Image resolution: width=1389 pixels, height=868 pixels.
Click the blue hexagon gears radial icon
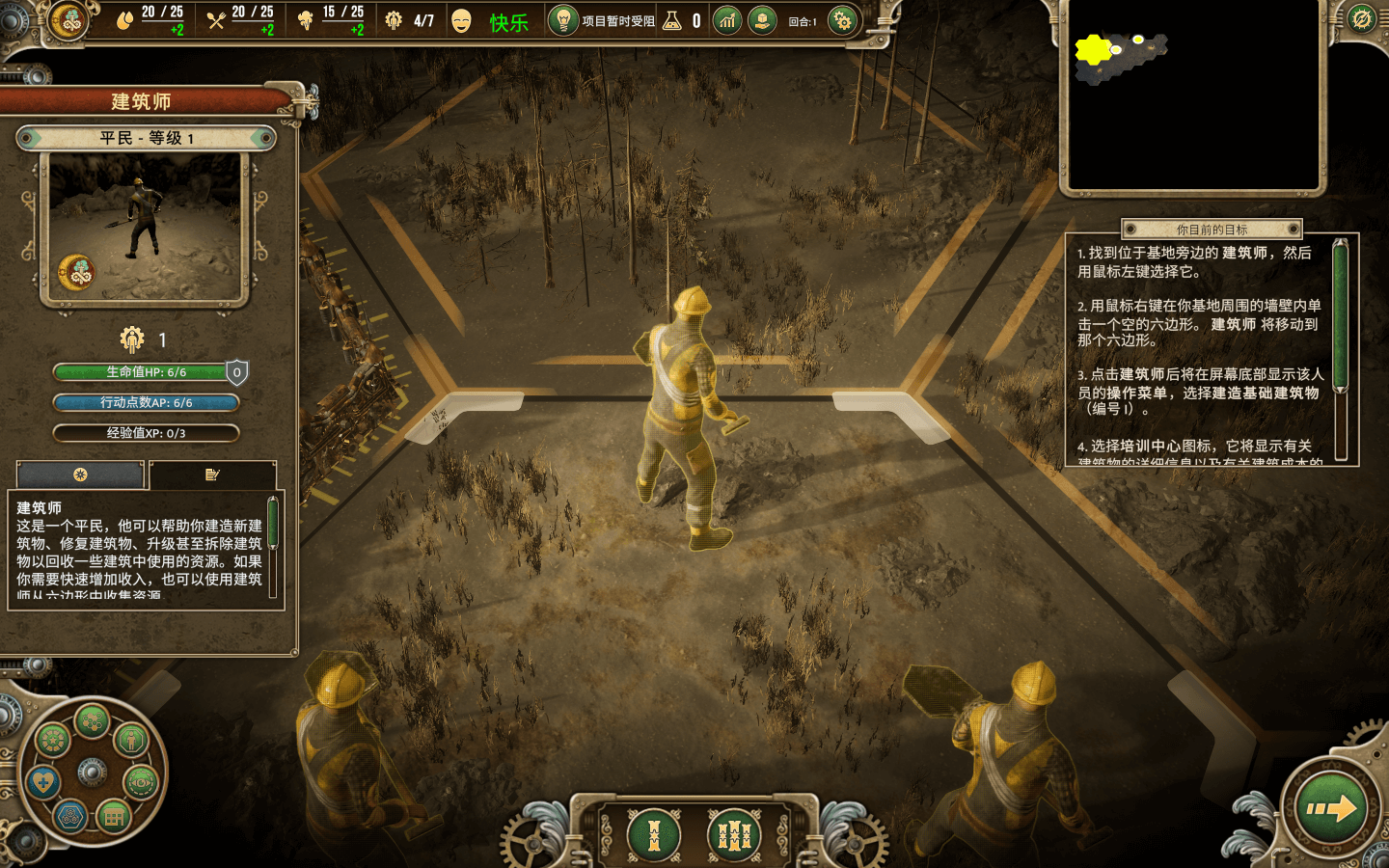69,818
